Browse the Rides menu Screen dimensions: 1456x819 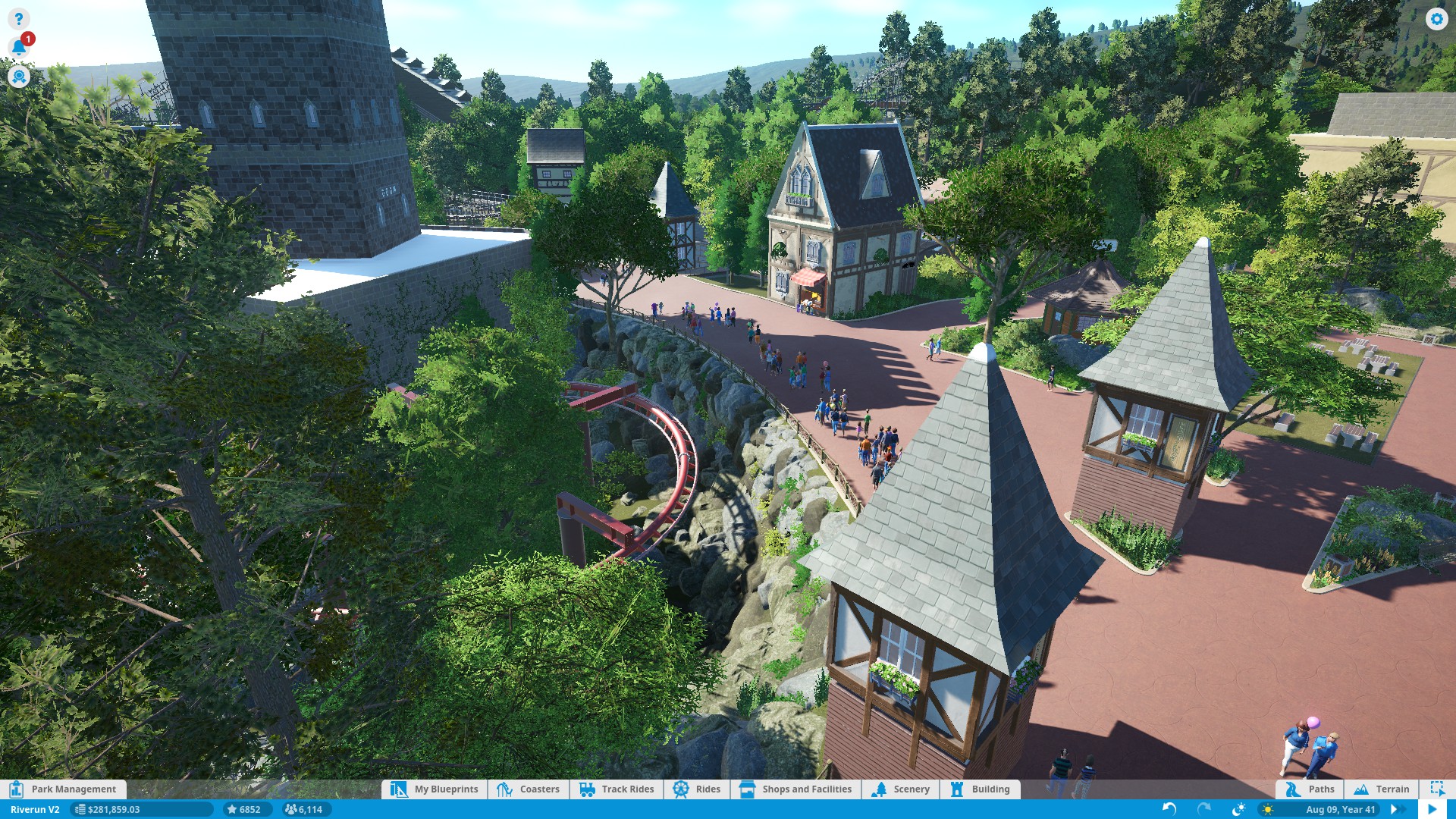[x=697, y=789]
